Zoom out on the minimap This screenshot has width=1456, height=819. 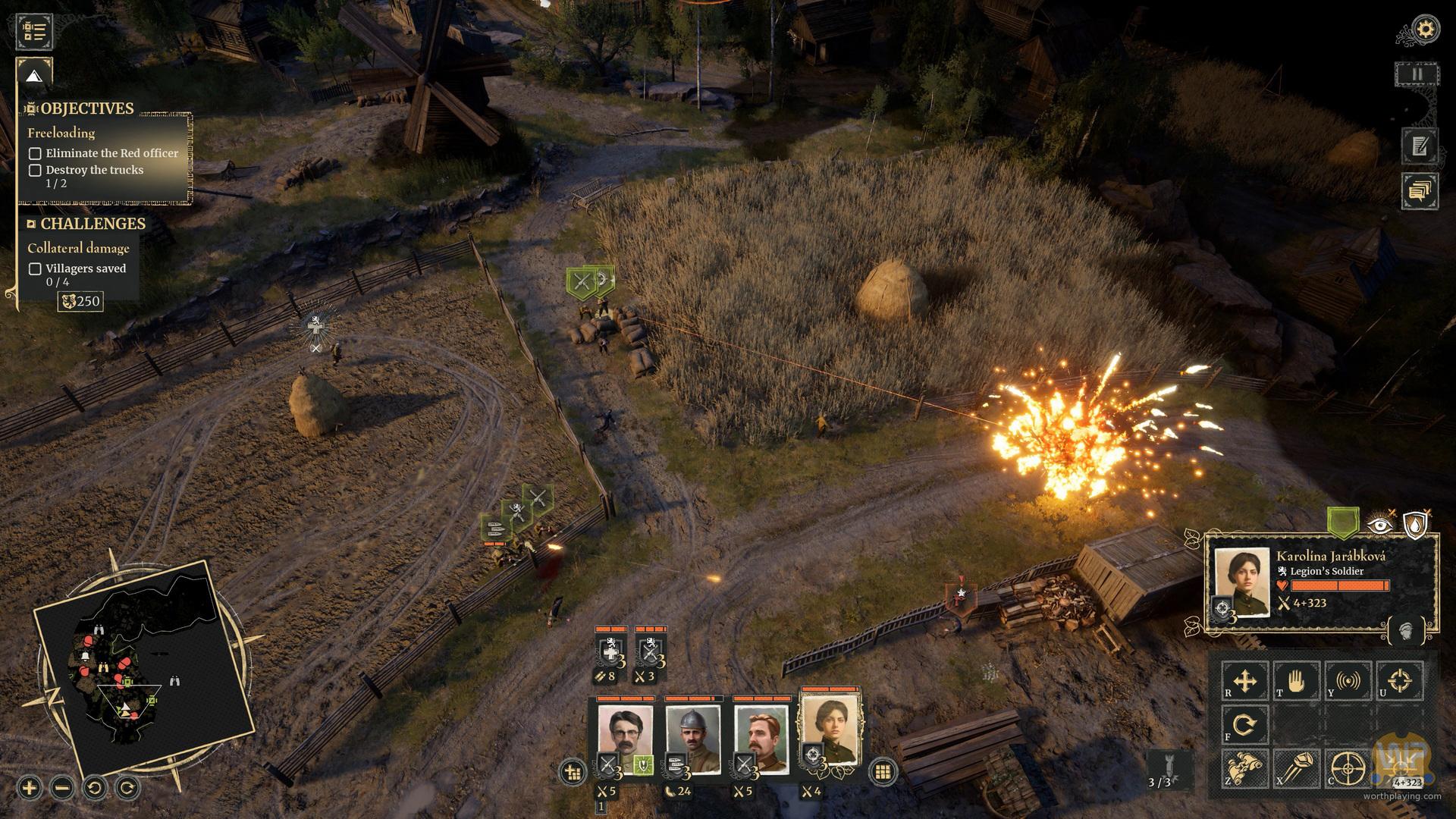pyautogui.click(x=62, y=787)
